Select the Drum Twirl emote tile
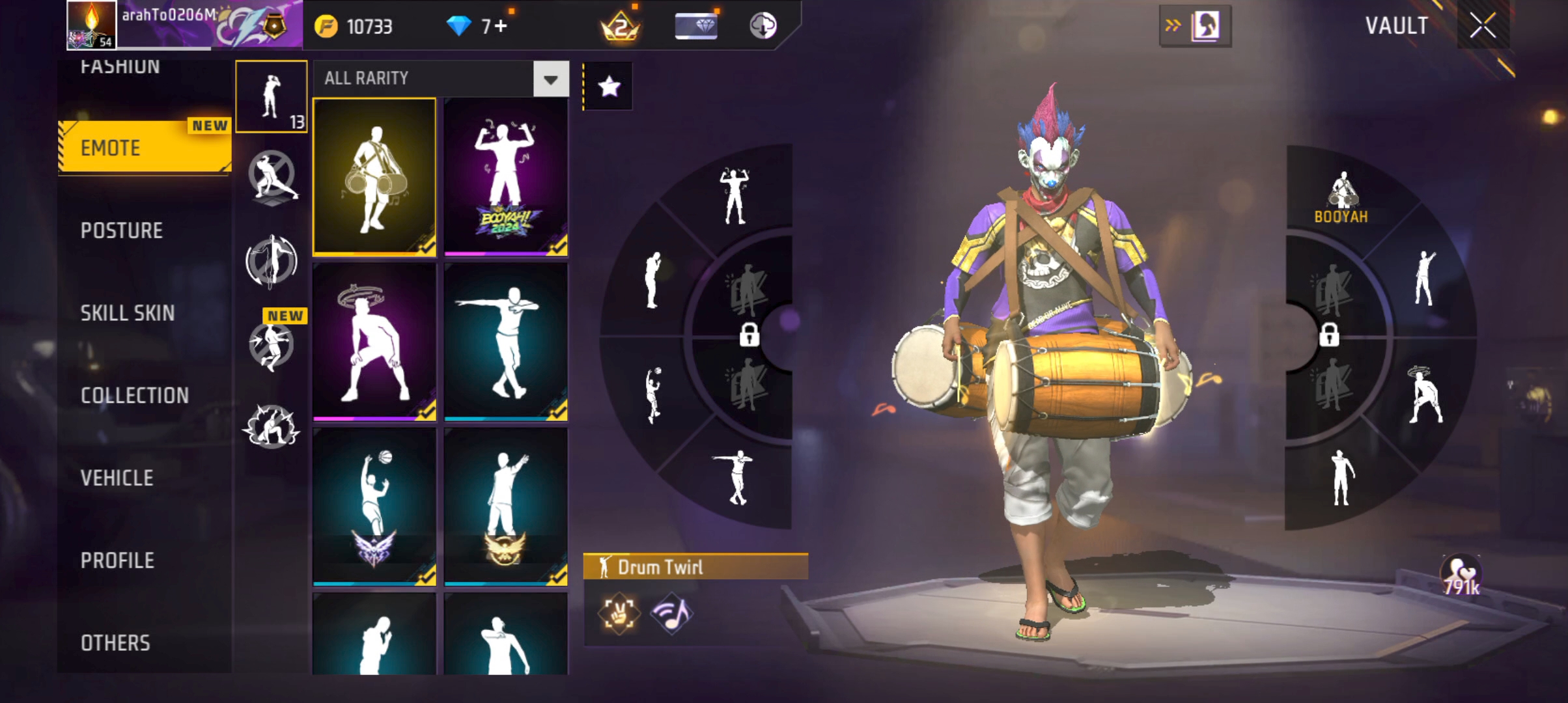The width and height of the screenshot is (1568, 703). click(374, 176)
